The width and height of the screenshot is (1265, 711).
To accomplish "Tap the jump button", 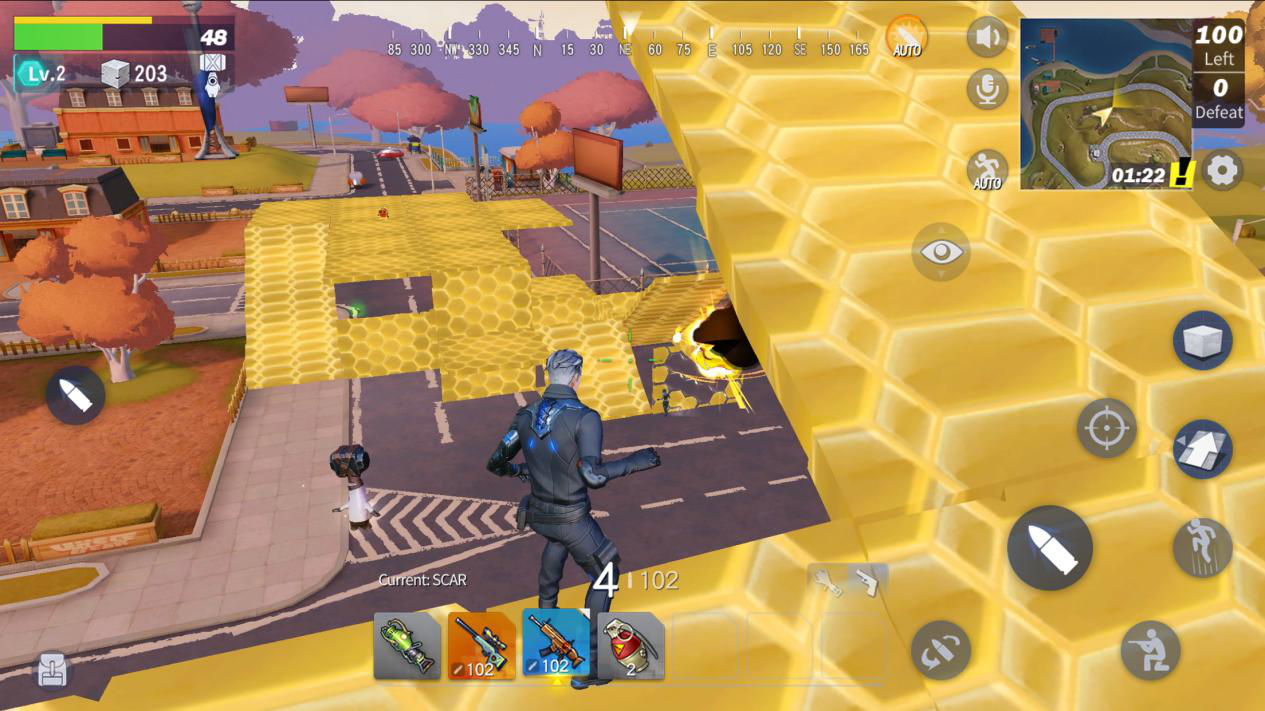I will 1202,547.
